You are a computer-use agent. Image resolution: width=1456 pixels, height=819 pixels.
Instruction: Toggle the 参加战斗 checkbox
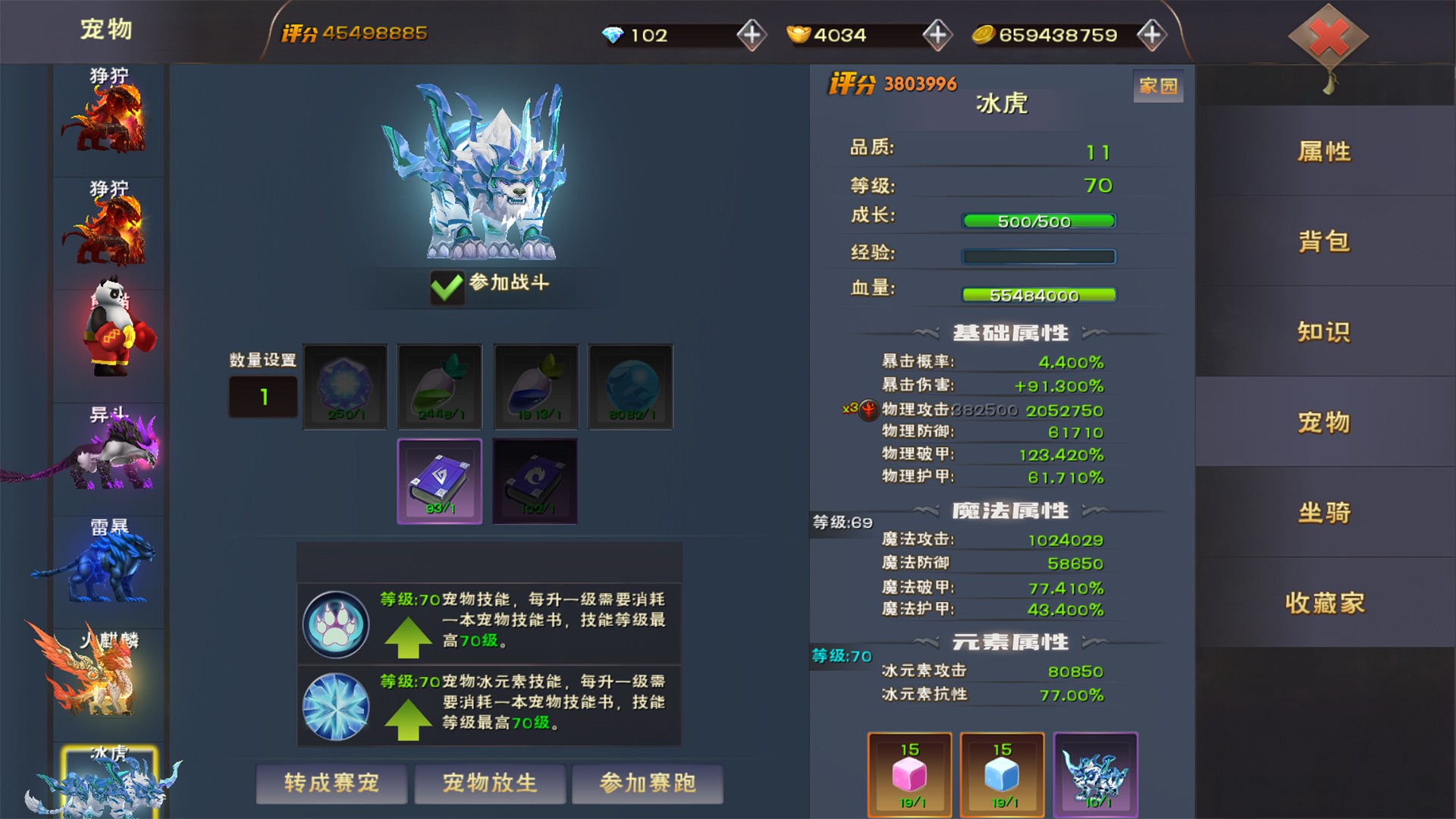[447, 287]
